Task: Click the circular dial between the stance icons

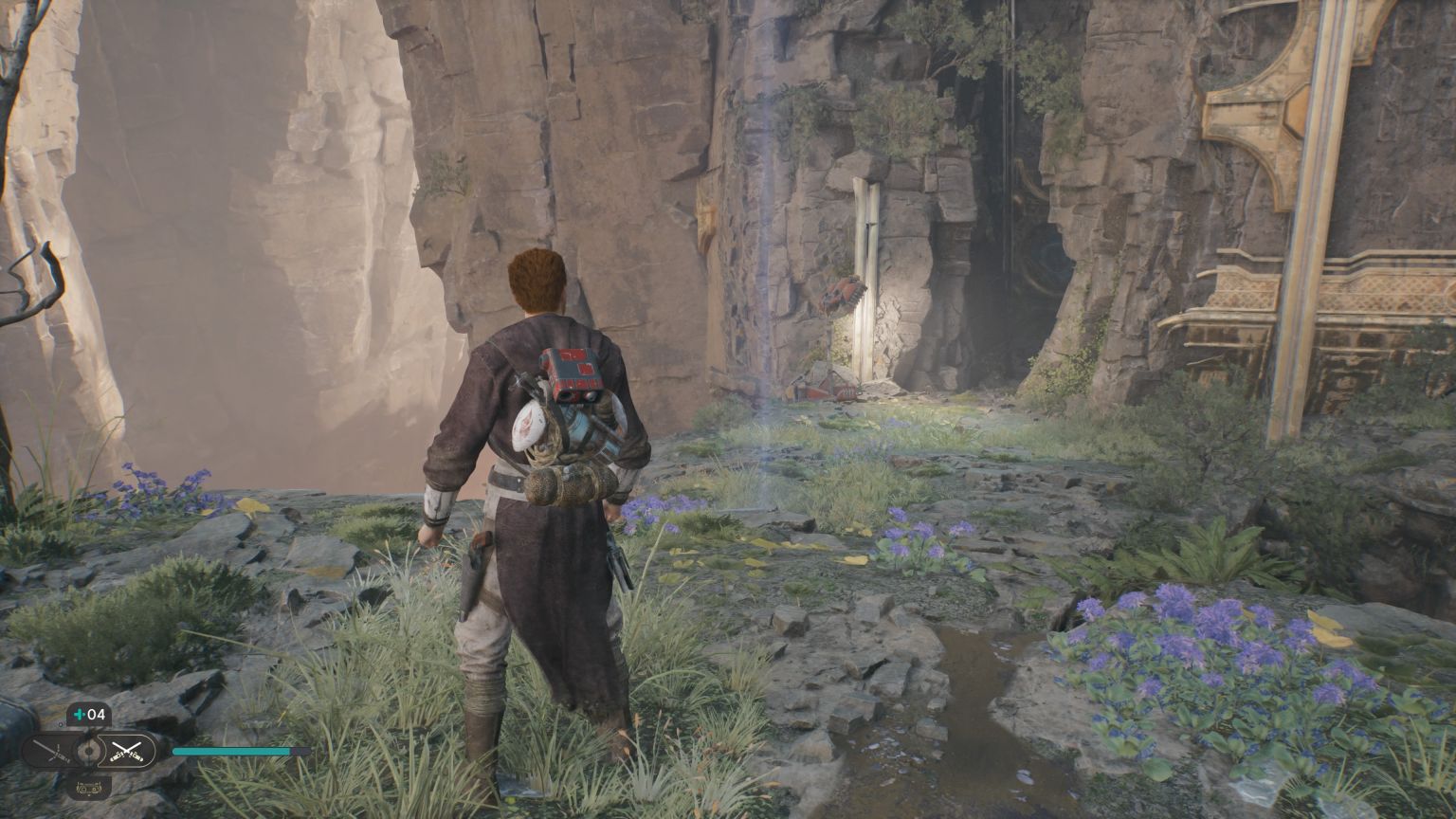Action: pyautogui.click(x=88, y=751)
